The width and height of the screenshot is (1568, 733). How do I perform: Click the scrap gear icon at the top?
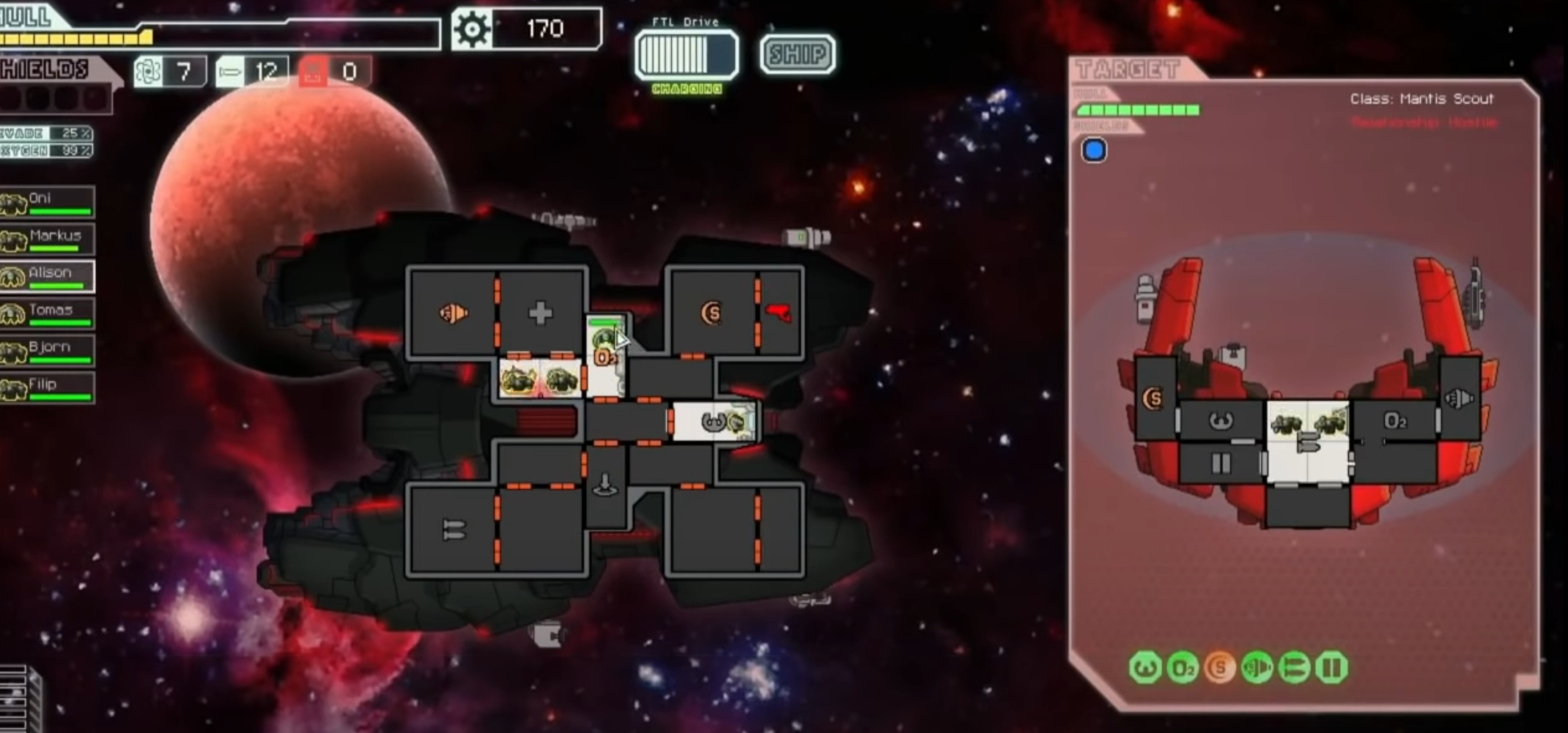pyautogui.click(x=473, y=29)
